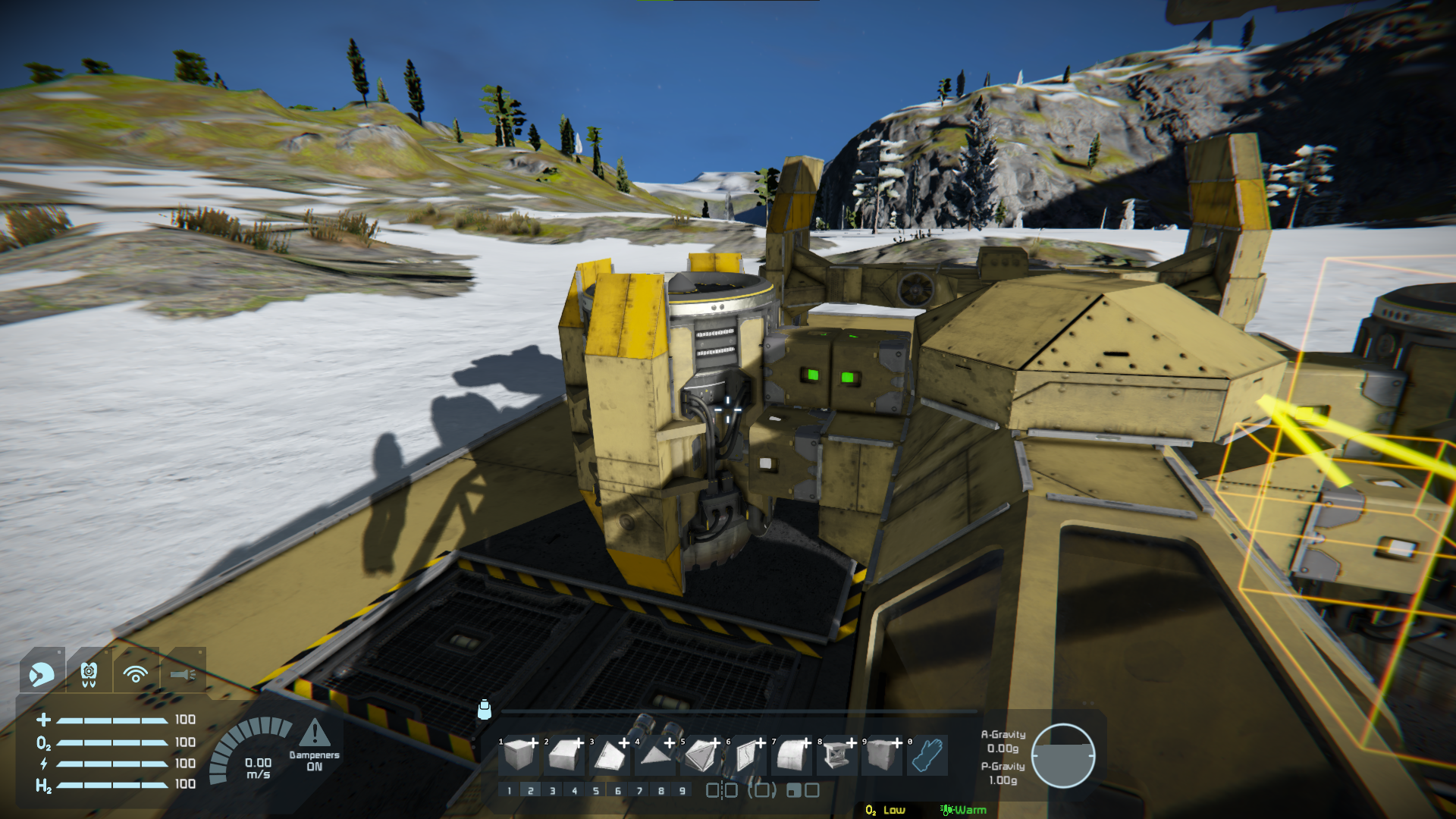The image size is (1456, 819).
Task: Switch to toolbar page 5
Action: coord(596,791)
